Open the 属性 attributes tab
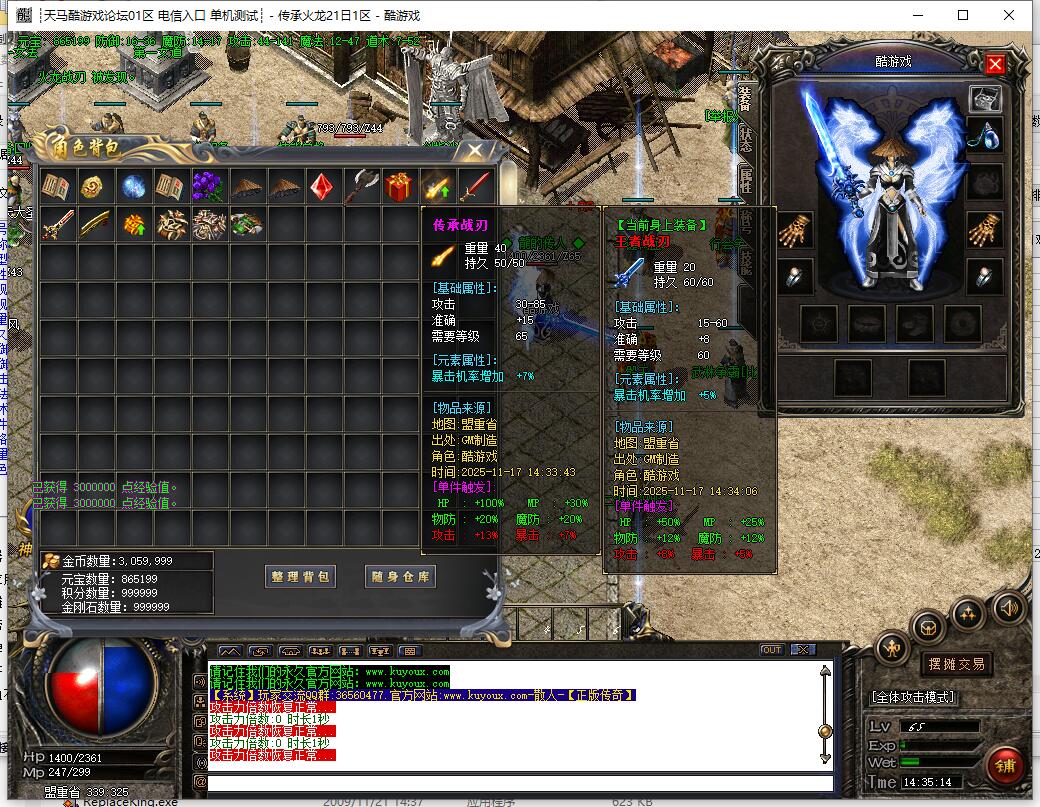 coord(745,181)
